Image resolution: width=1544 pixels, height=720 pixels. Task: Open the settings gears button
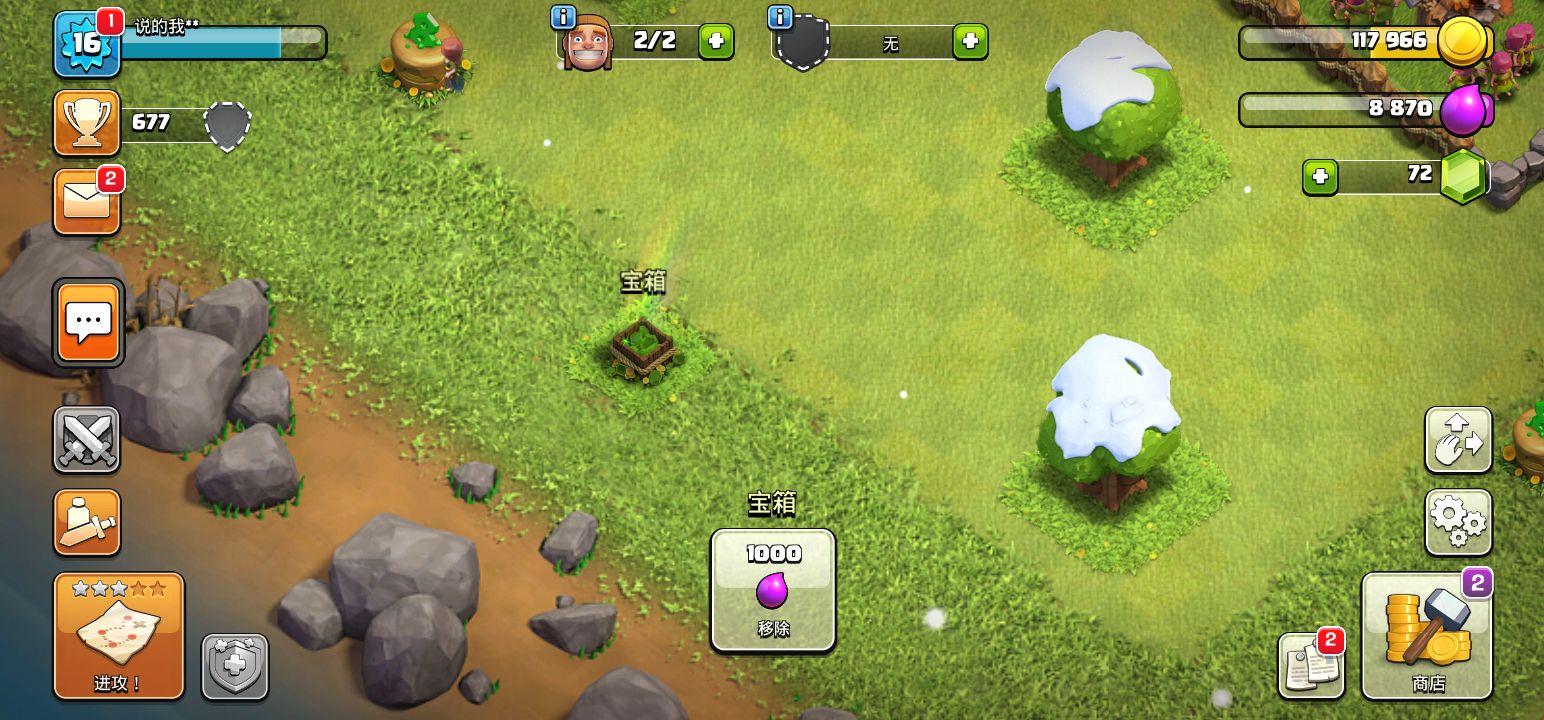tap(1458, 522)
